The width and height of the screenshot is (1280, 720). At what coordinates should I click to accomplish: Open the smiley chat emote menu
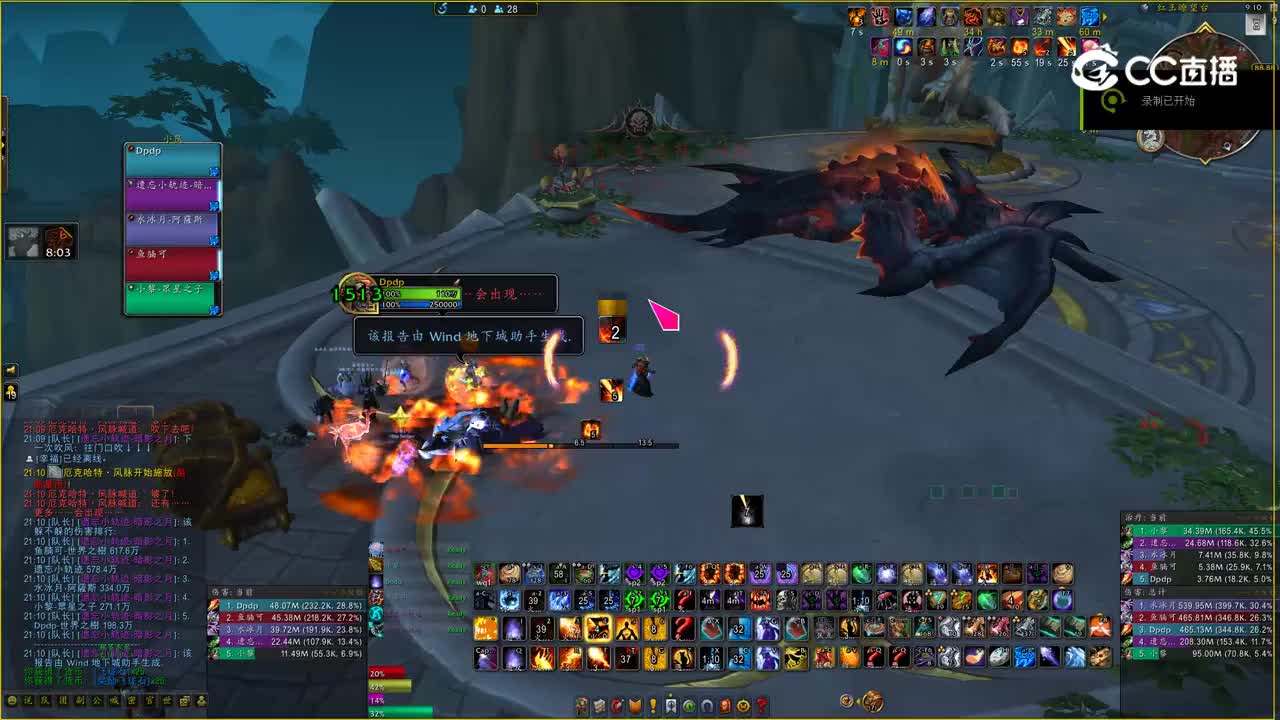(12, 702)
